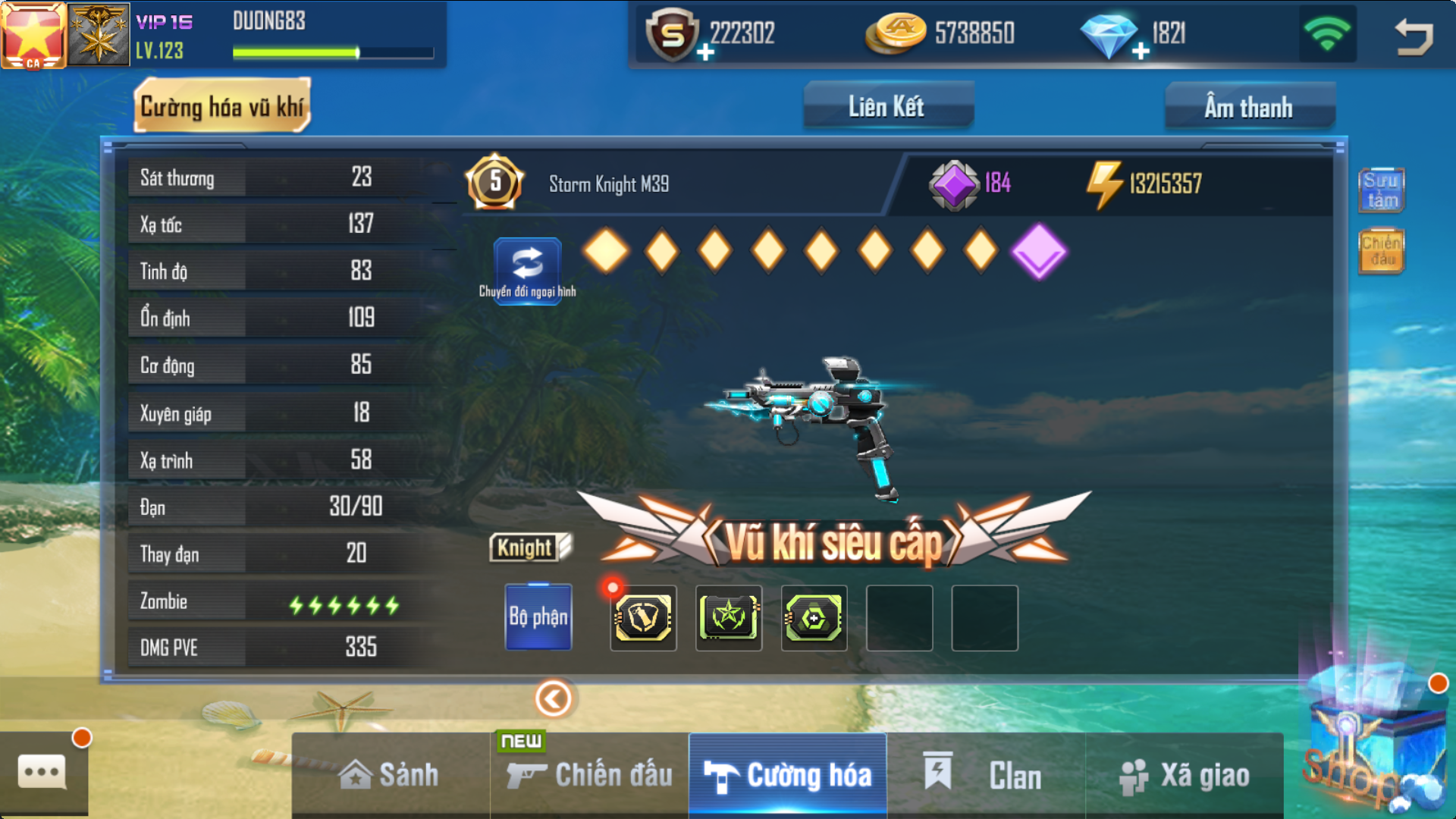This screenshot has height=819, width=1456.
Task: Open the Sưu tầm side tab
Action: pos(1381,190)
